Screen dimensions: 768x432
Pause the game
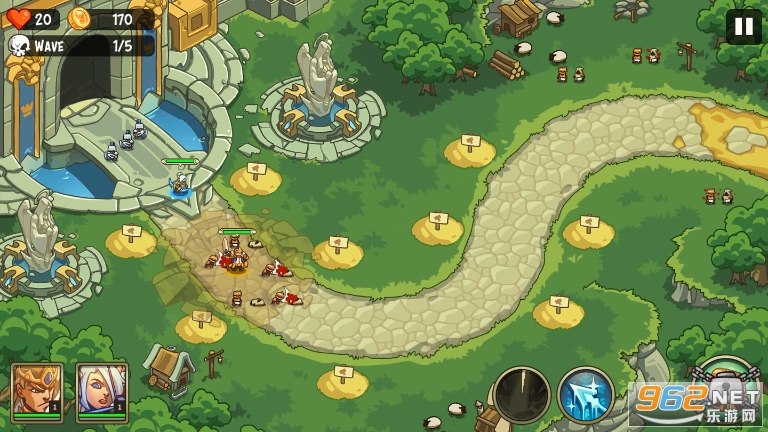(x=743, y=26)
